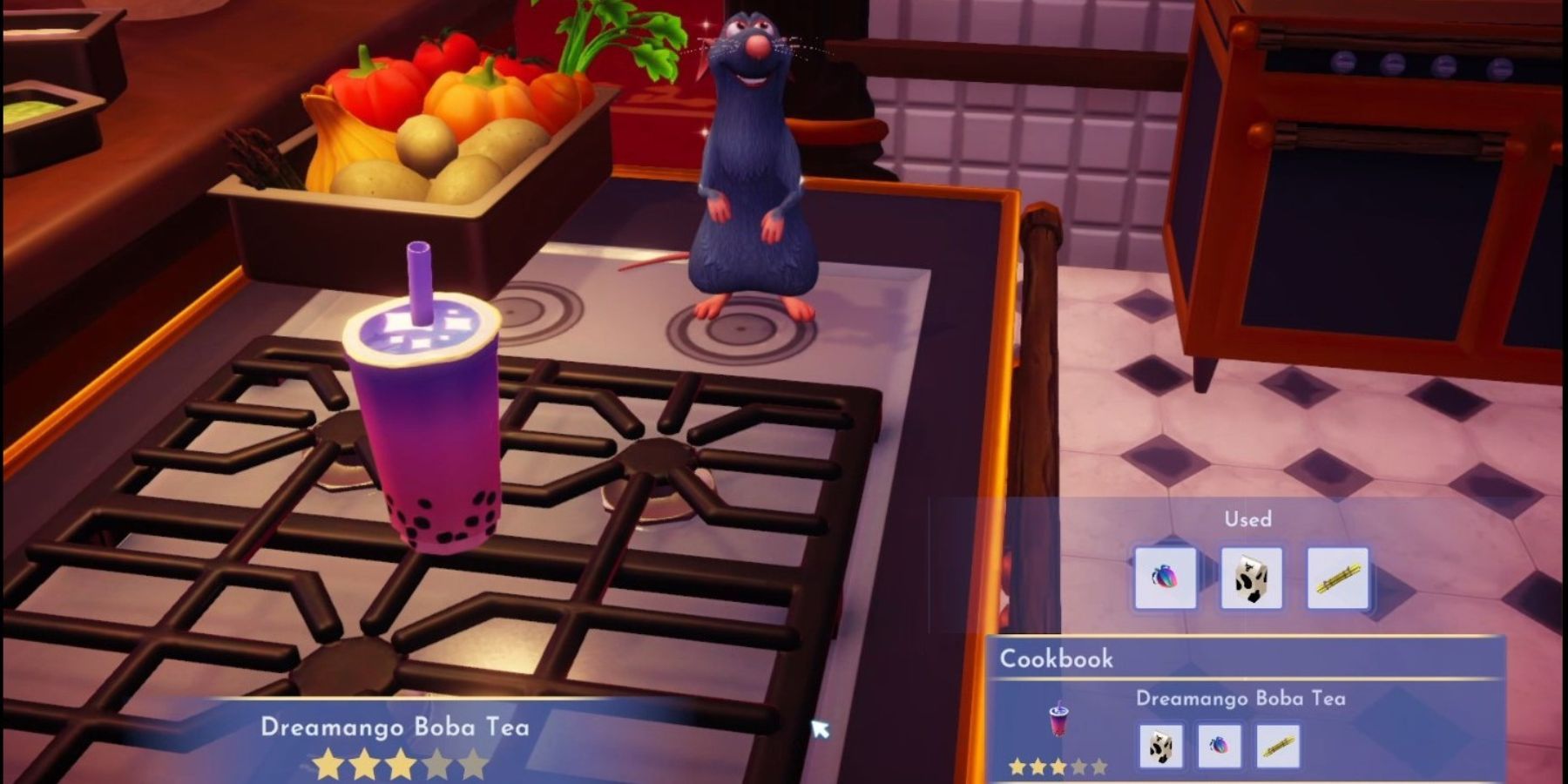This screenshot has width=1568, height=784.
Task: Select the milk carton slot under Used
Action: pyautogui.click(x=1251, y=578)
